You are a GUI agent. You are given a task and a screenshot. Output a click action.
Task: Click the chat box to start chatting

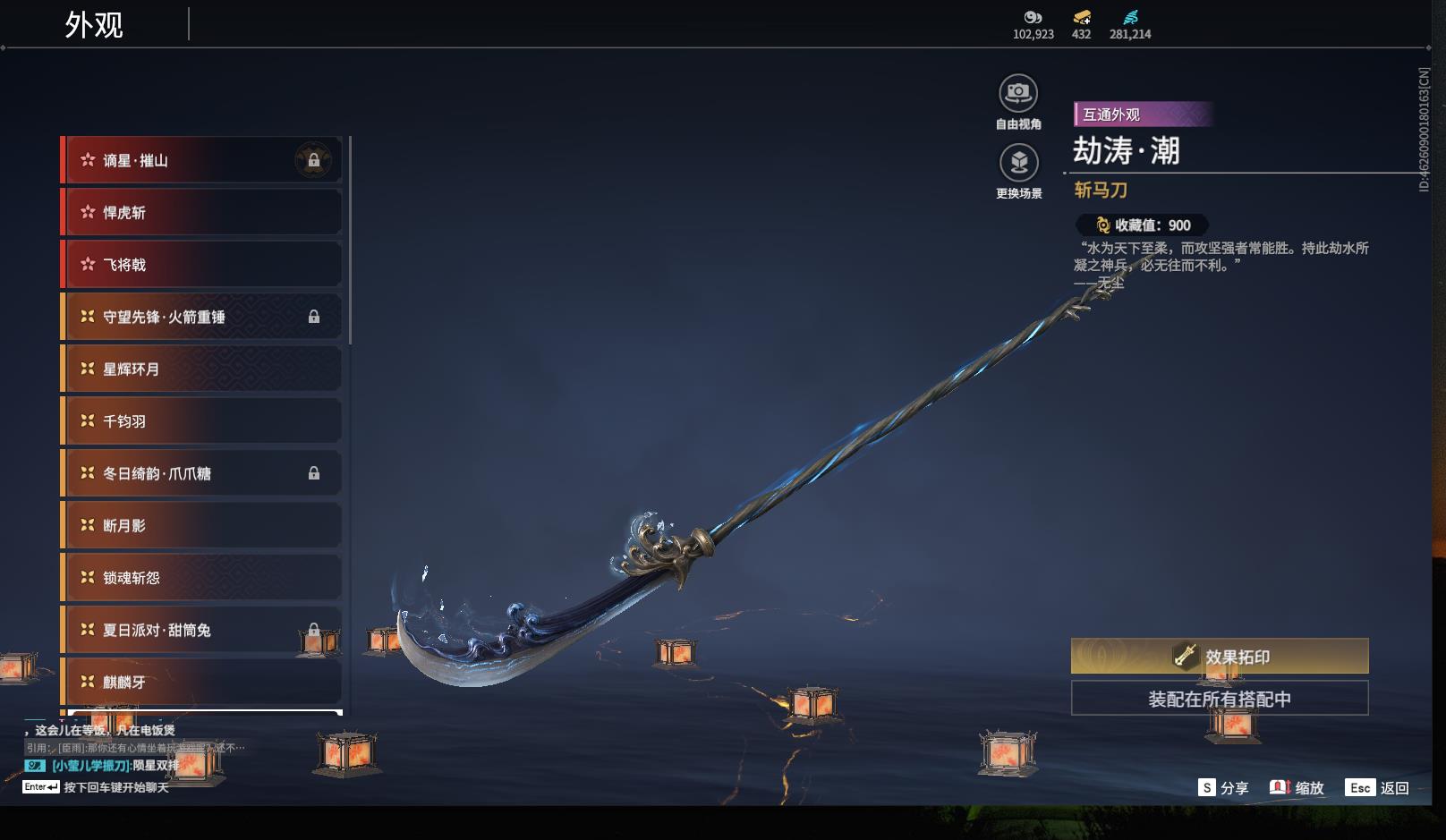tap(115, 787)
